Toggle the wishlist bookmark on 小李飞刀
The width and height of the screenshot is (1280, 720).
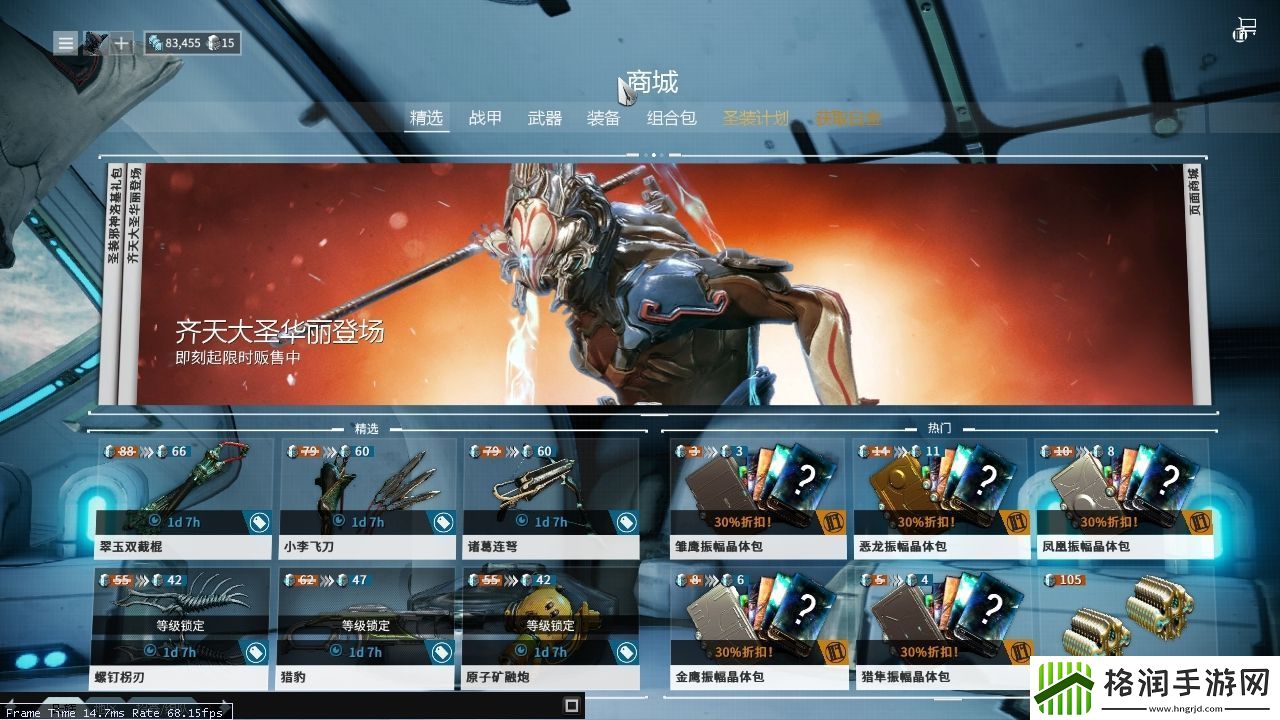tap(441, 521)
